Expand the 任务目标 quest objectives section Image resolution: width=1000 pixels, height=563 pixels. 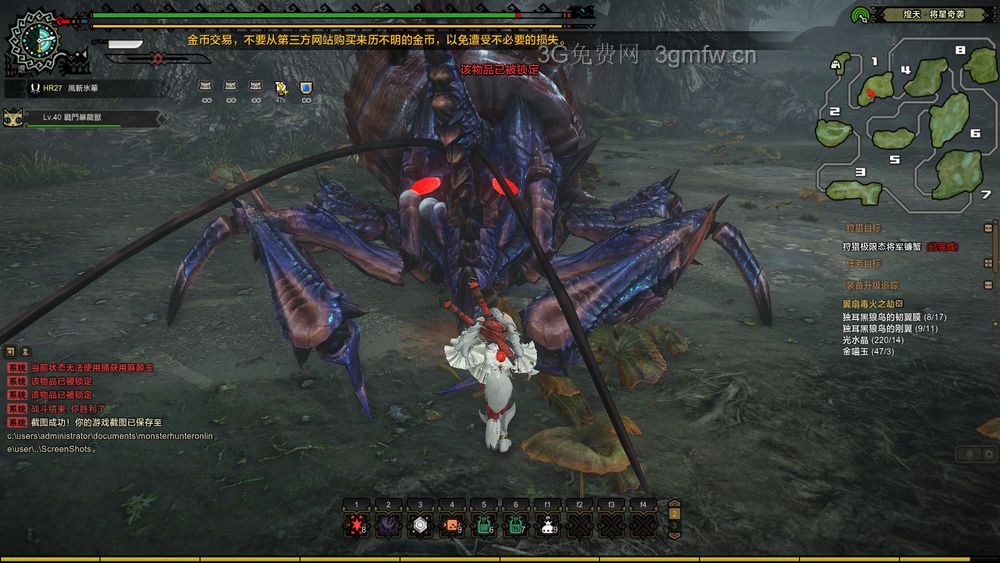pyautogui.click(x=988, y=263)
